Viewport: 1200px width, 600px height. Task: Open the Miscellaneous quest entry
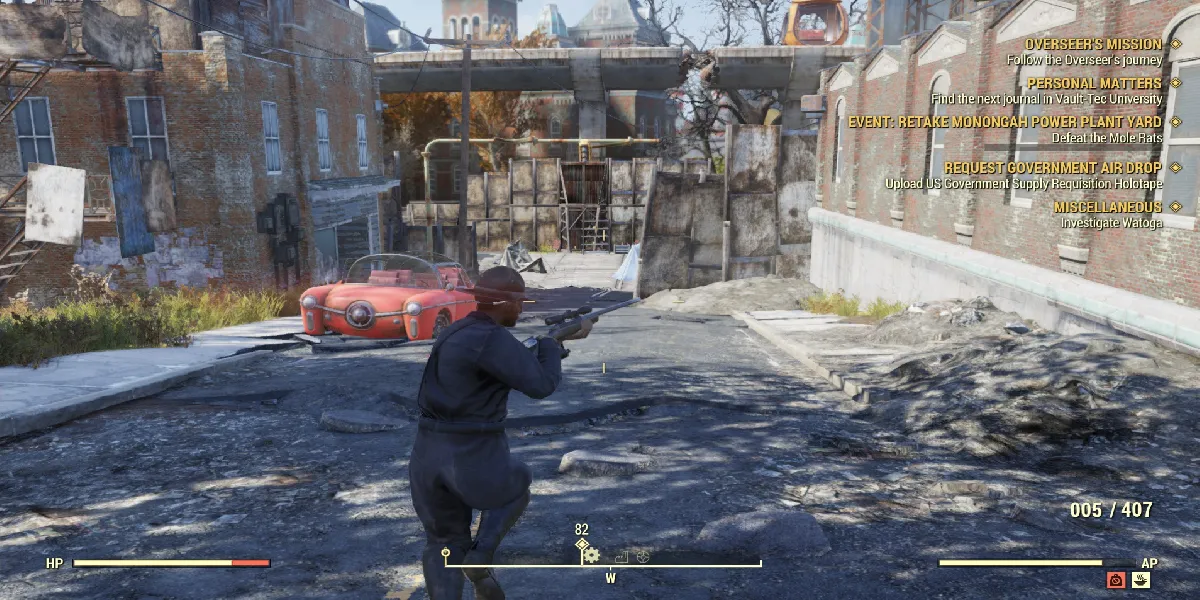pos(1107,207)
